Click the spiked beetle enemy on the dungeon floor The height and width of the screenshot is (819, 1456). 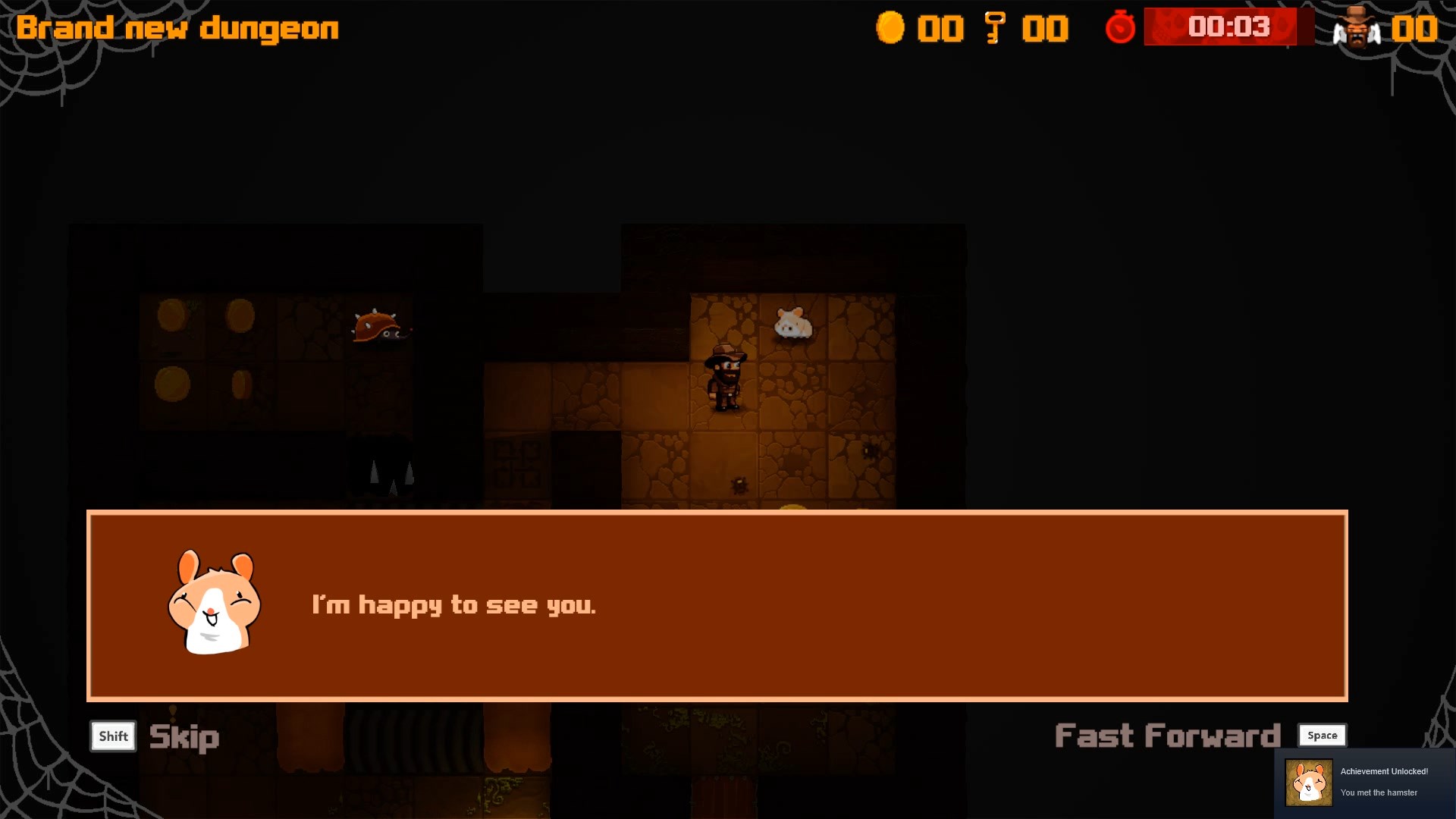point(379,328)
